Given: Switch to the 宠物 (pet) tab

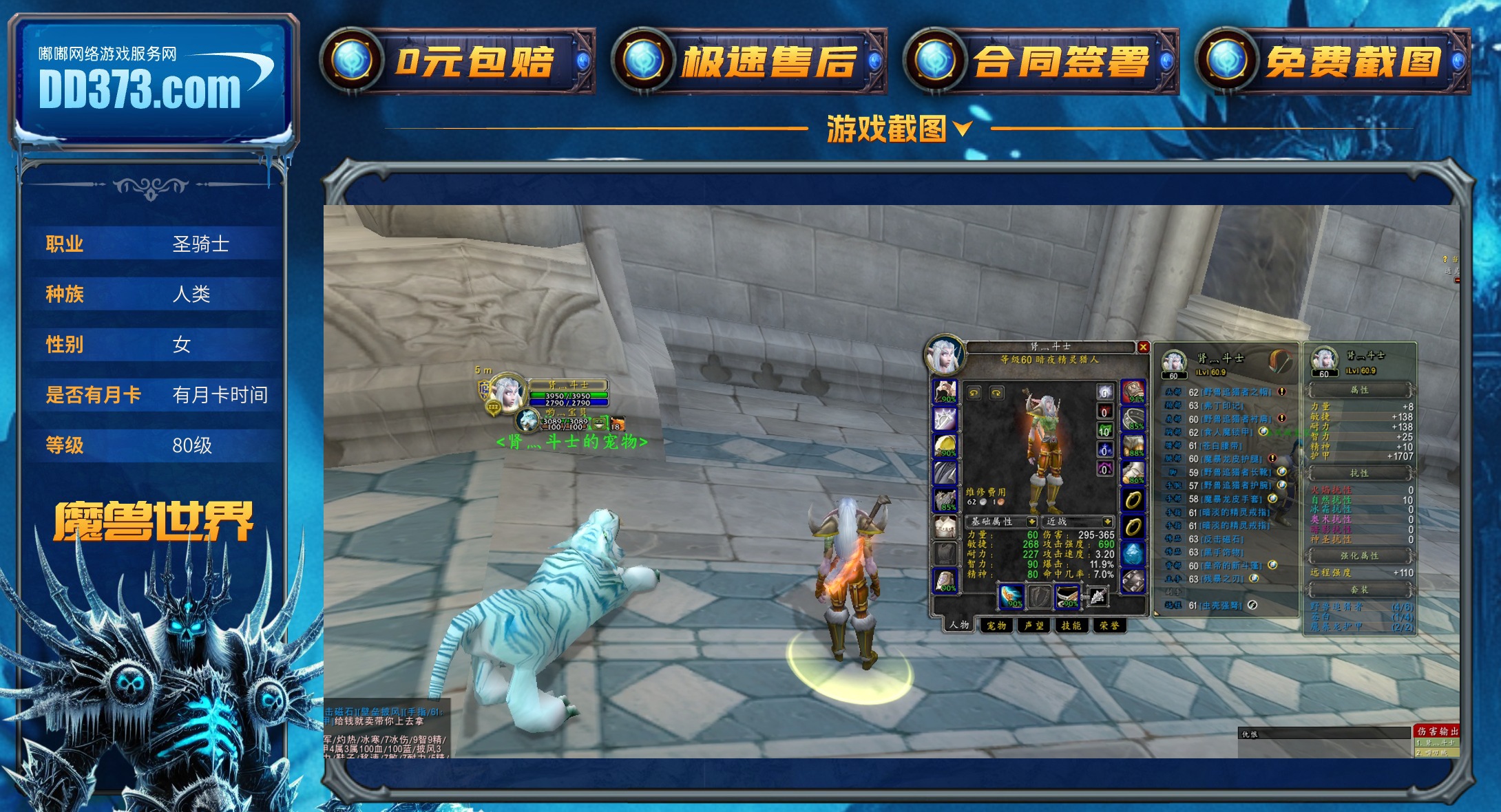Looking at the screenshot, I should point(996,626).
